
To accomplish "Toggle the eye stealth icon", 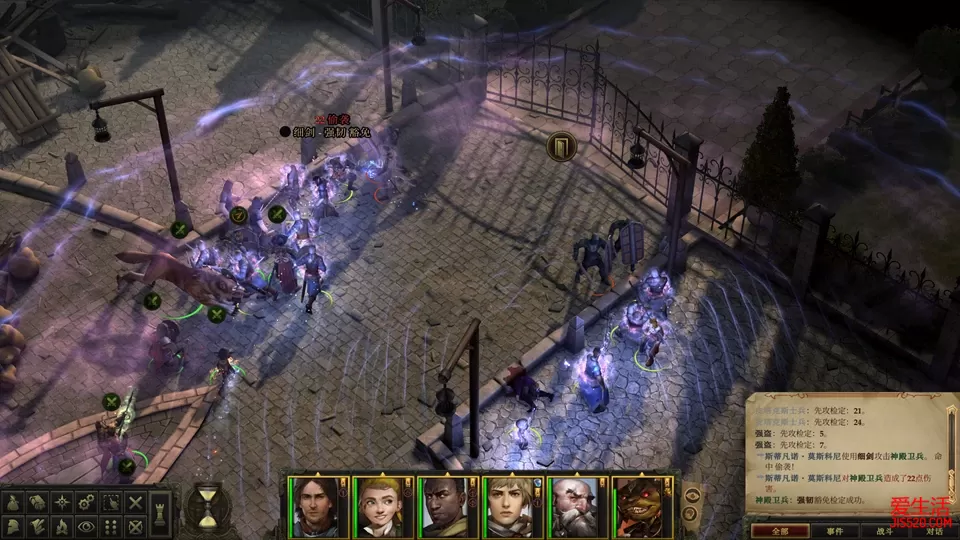I will [86, 526].
